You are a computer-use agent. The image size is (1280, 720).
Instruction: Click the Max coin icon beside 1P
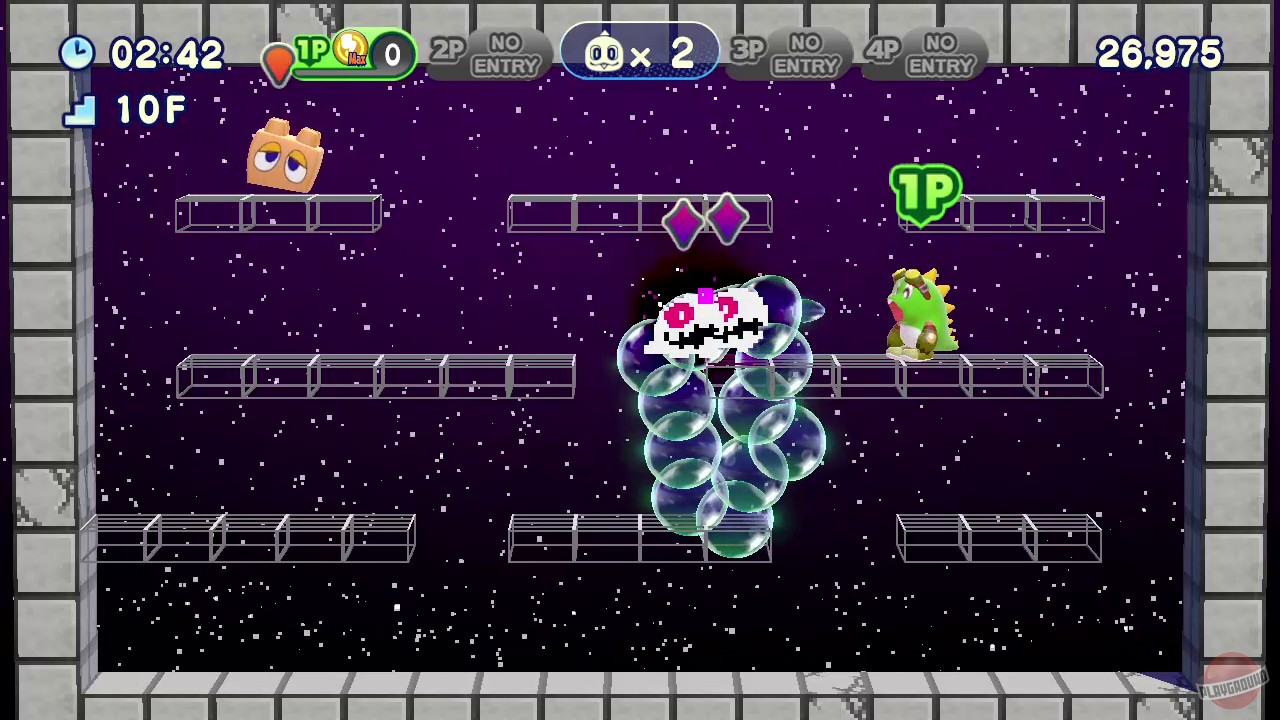click(350, 48)
